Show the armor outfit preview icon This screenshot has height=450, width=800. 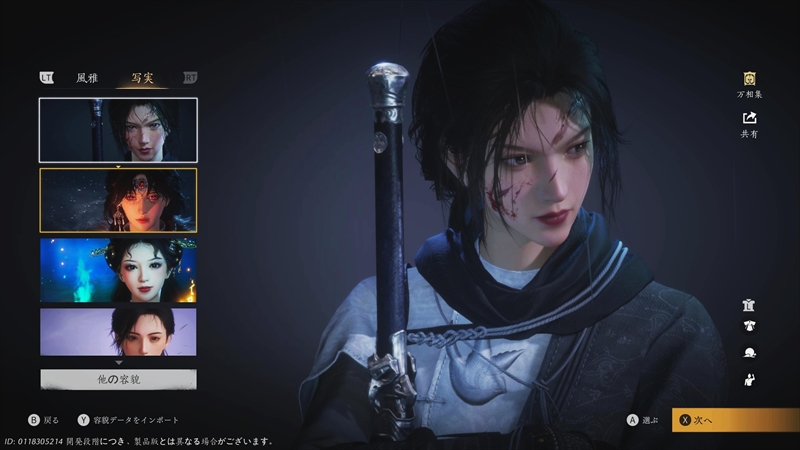748,305
